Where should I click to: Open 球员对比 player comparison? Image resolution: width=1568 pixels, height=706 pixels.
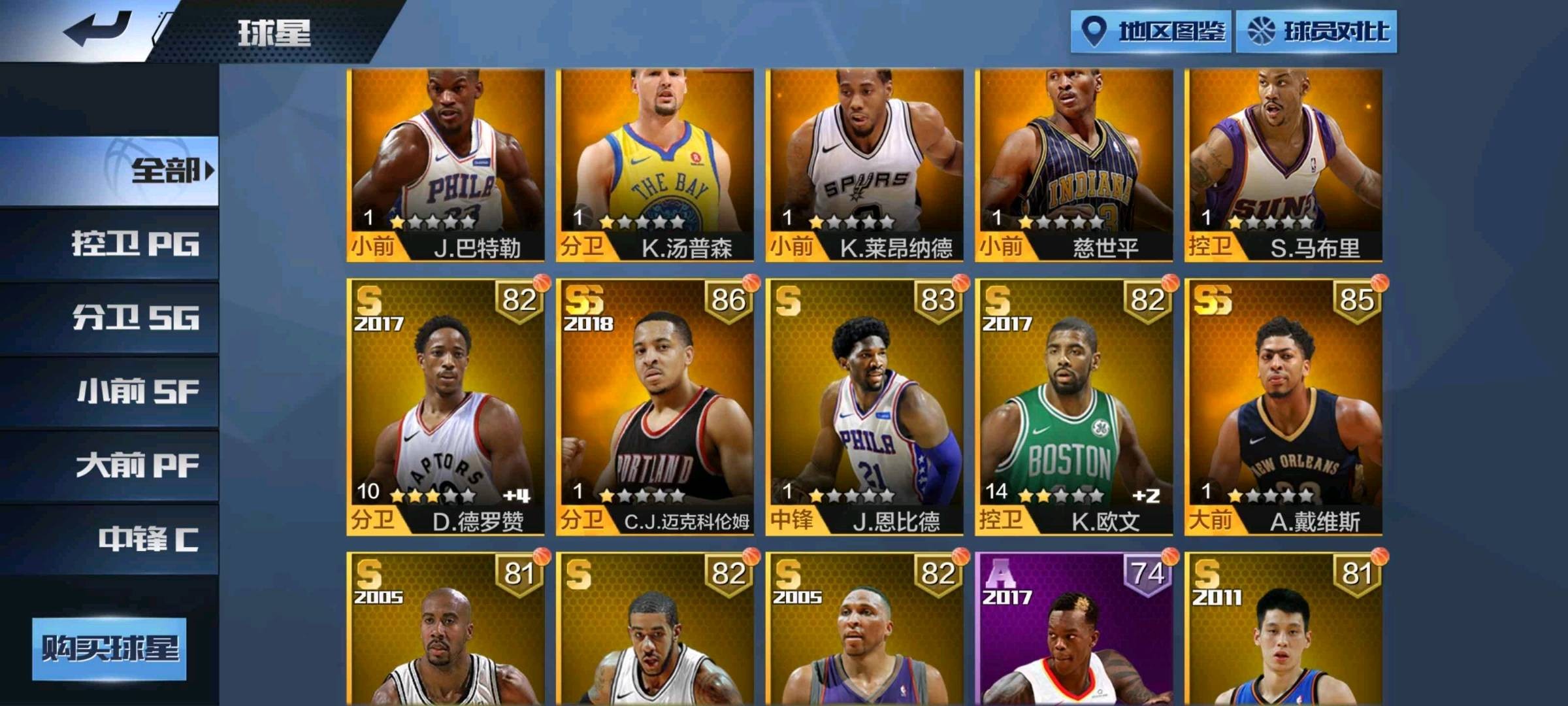1317,31
